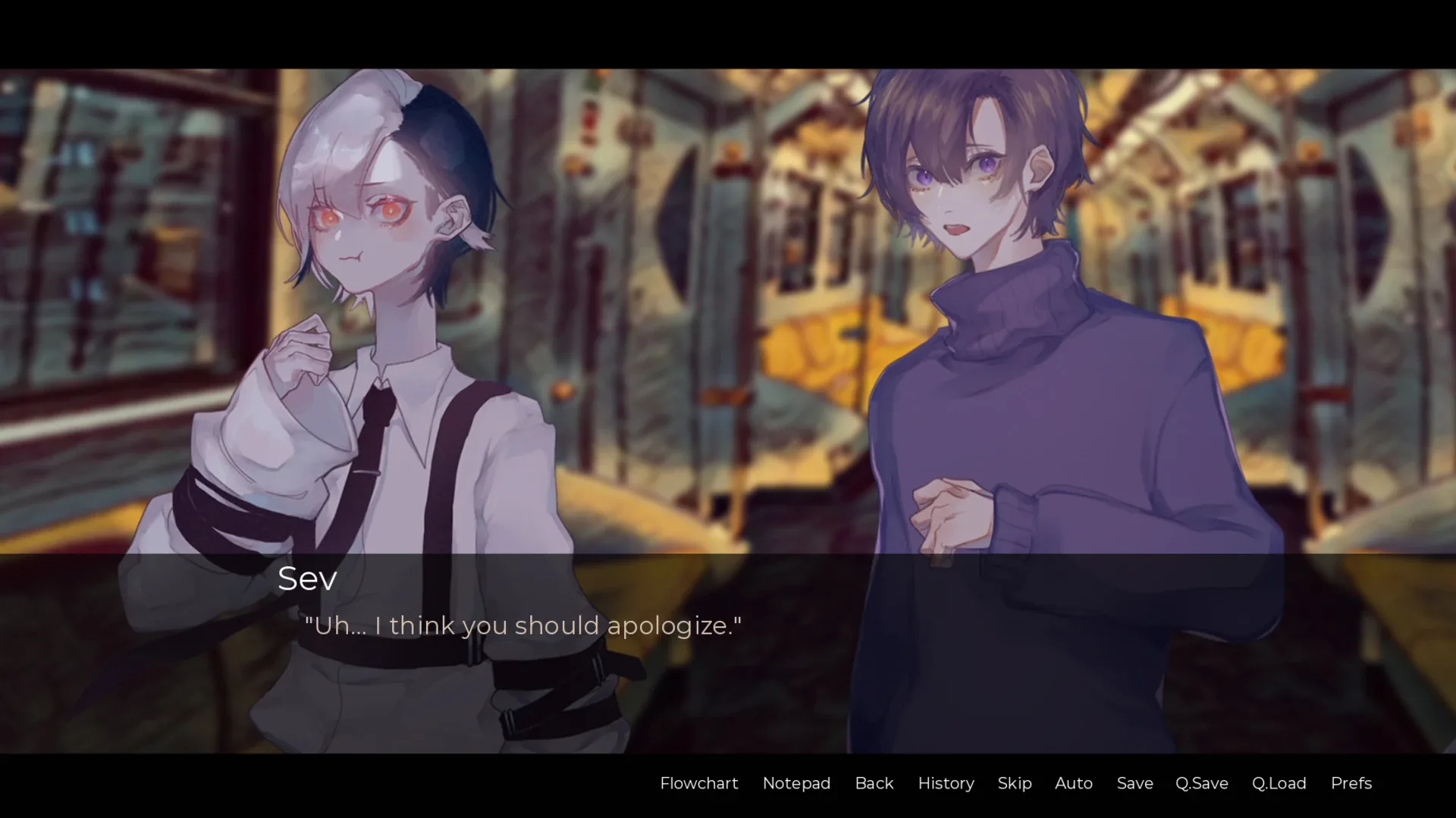Rewind using the Back option
Viewport: 1456px width, 818px height.
pos(874,783)
